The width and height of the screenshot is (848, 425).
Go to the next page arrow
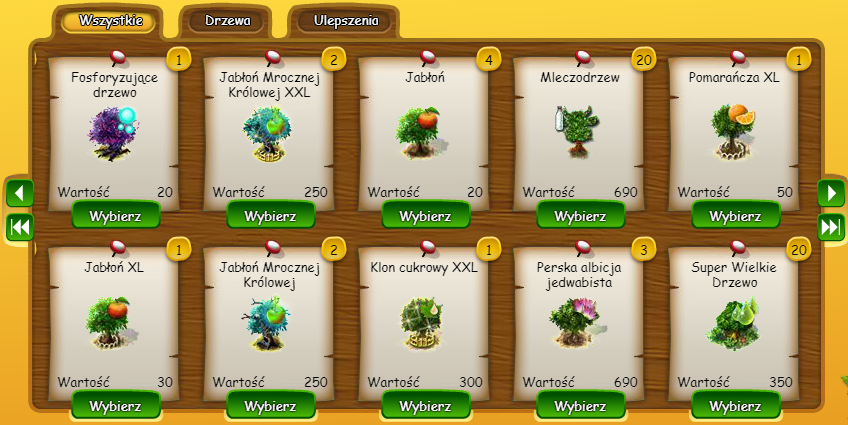coord(831,192)
